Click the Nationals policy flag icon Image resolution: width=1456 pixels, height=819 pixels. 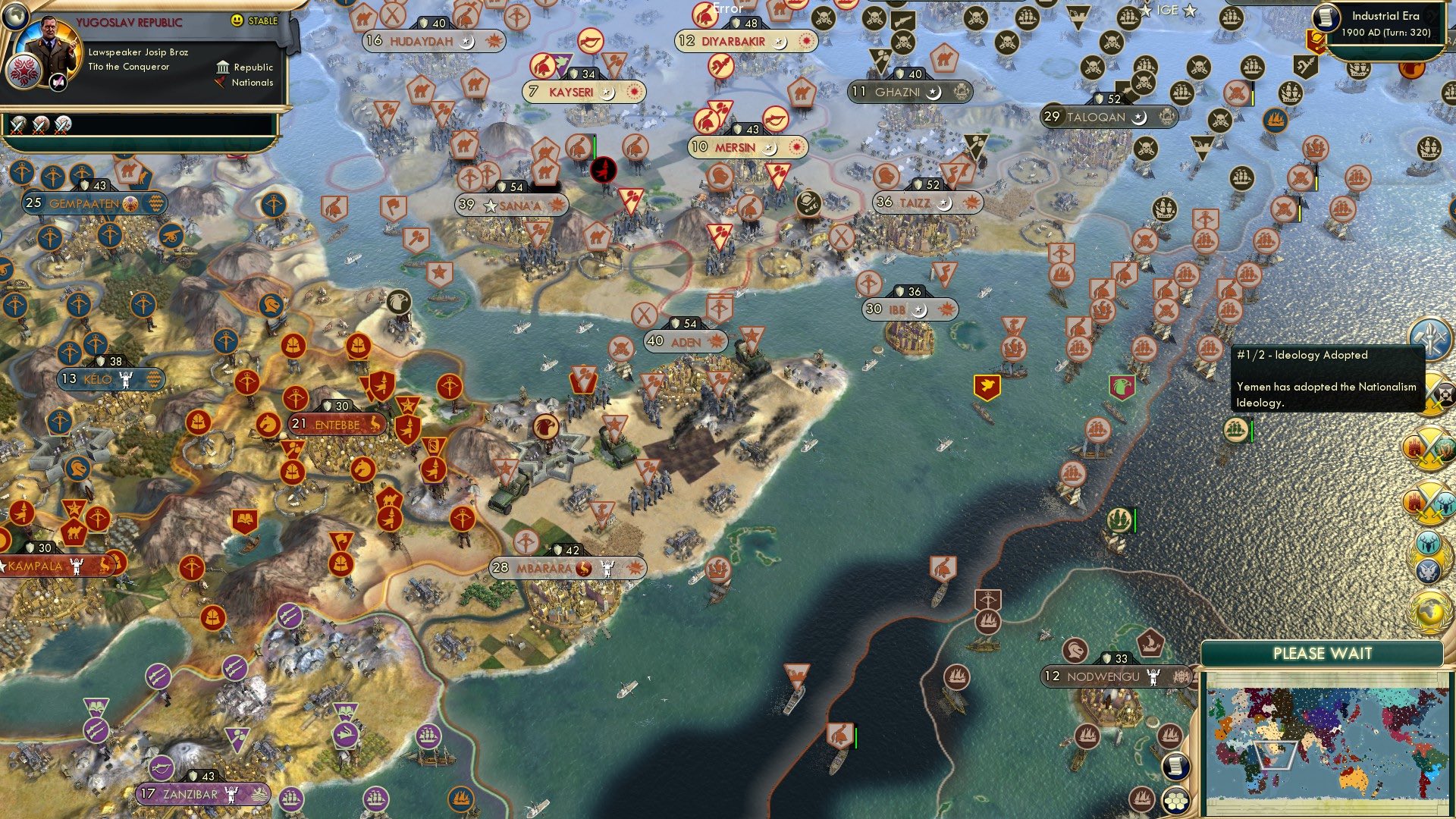pos(220,83)
